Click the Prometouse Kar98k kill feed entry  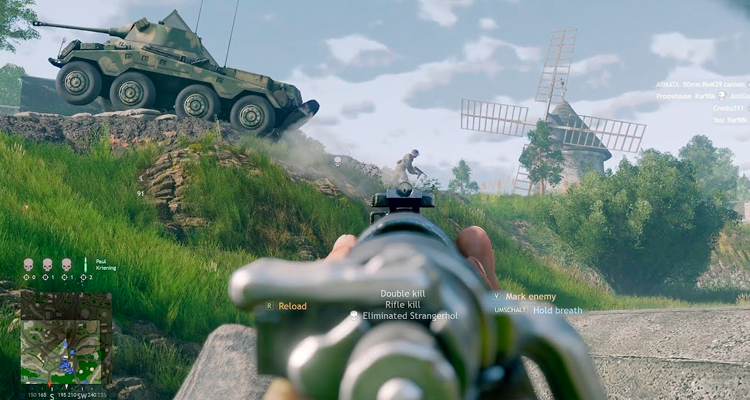699,97
